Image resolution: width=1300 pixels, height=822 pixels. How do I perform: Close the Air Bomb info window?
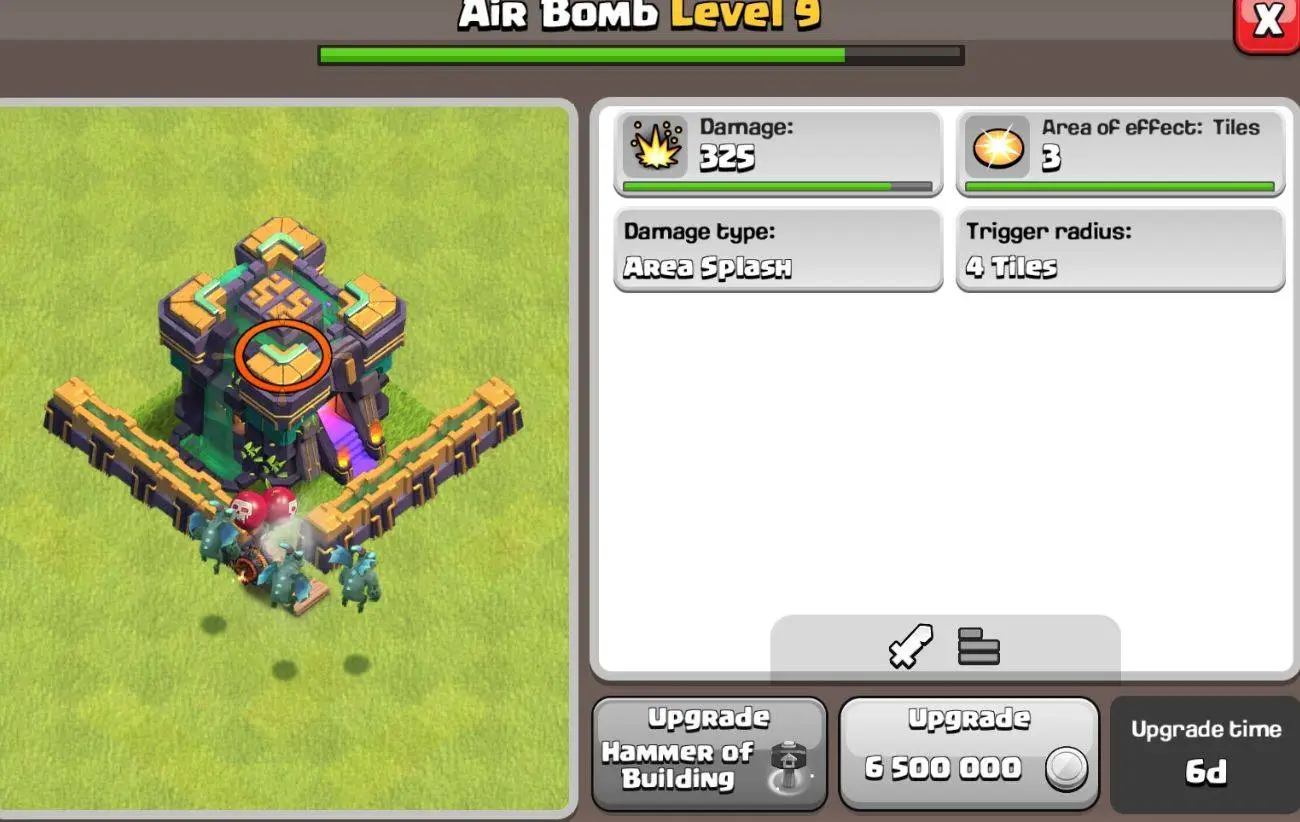pos(1268,20)
